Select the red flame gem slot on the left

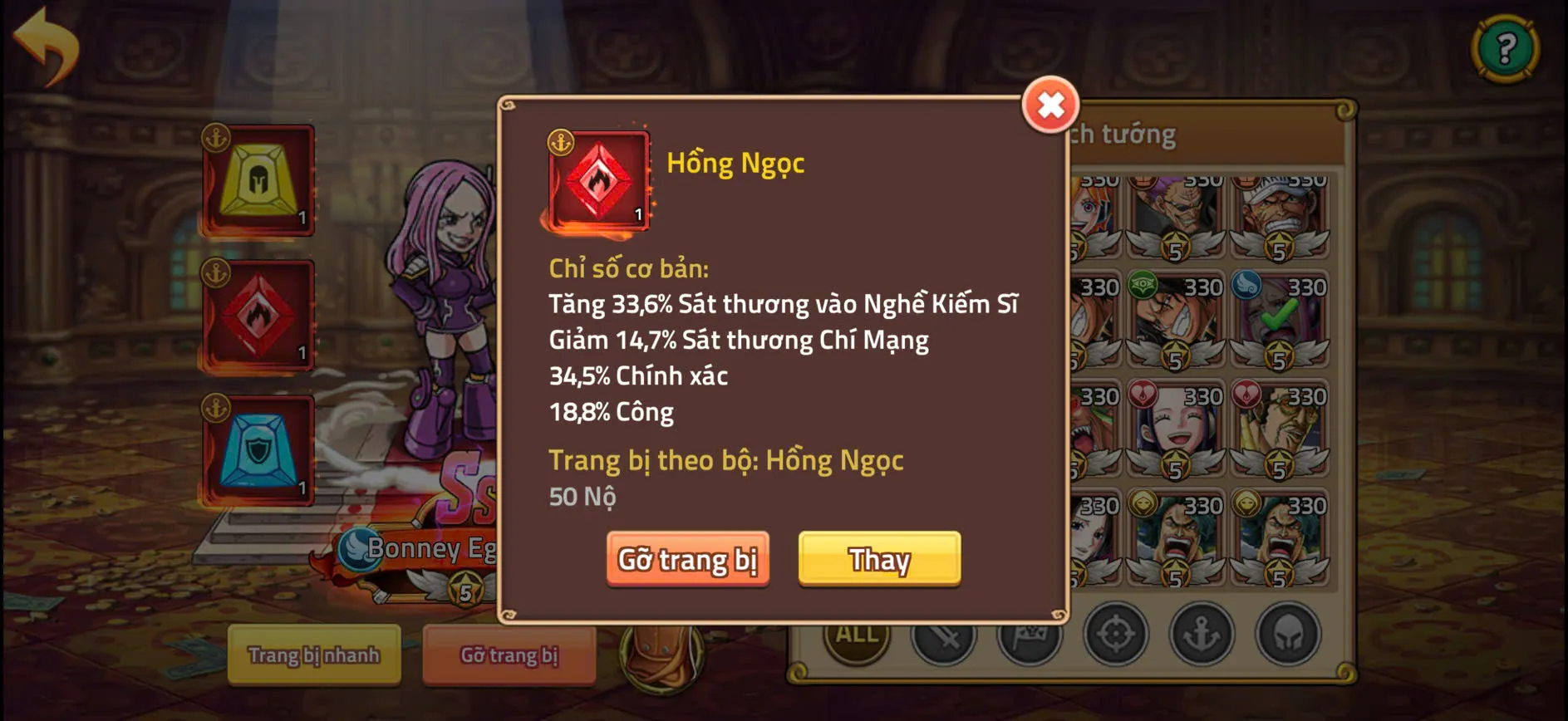[x=258, y=316]
